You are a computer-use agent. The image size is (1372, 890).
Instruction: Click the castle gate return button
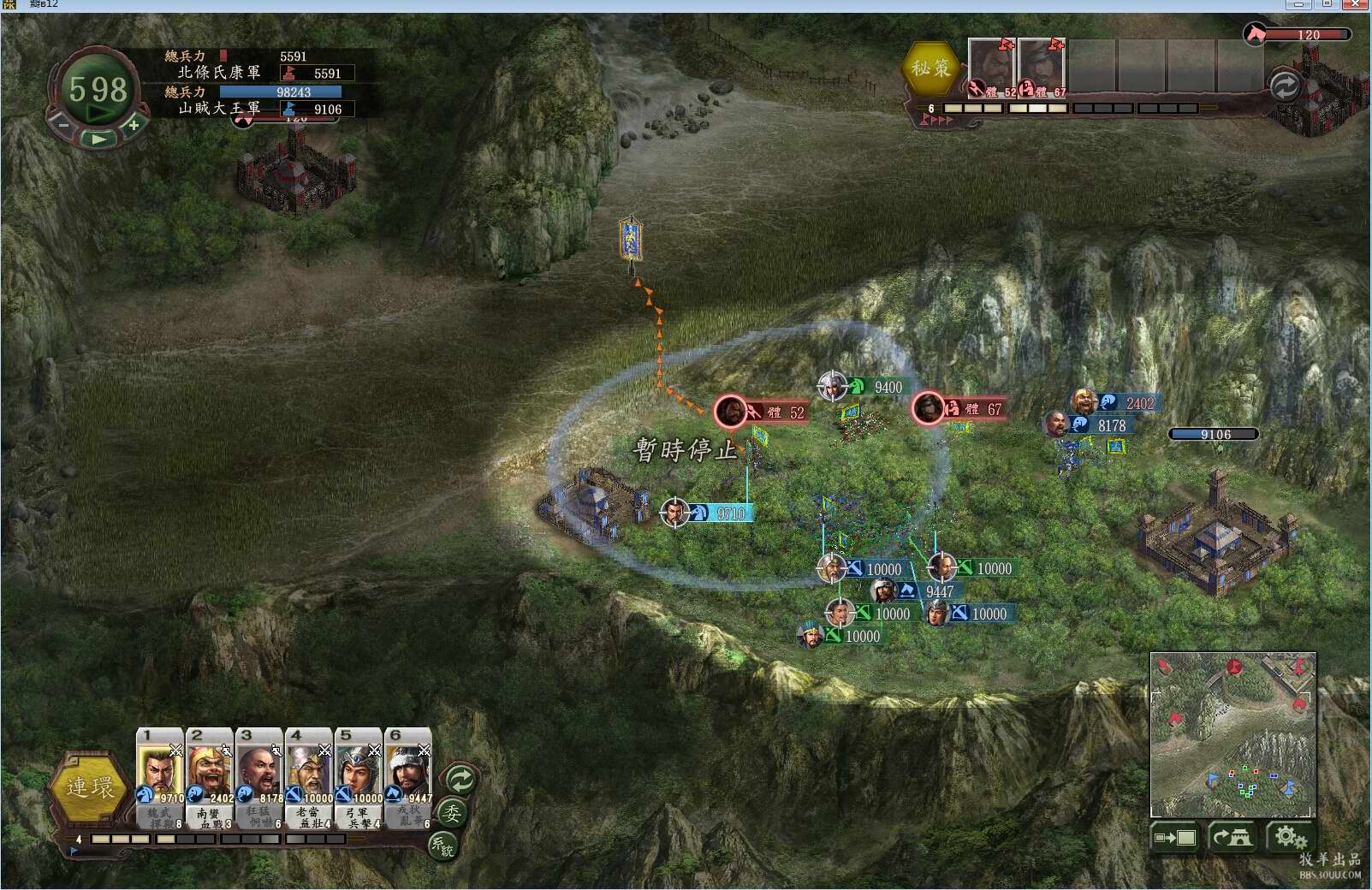[1232, 837]
